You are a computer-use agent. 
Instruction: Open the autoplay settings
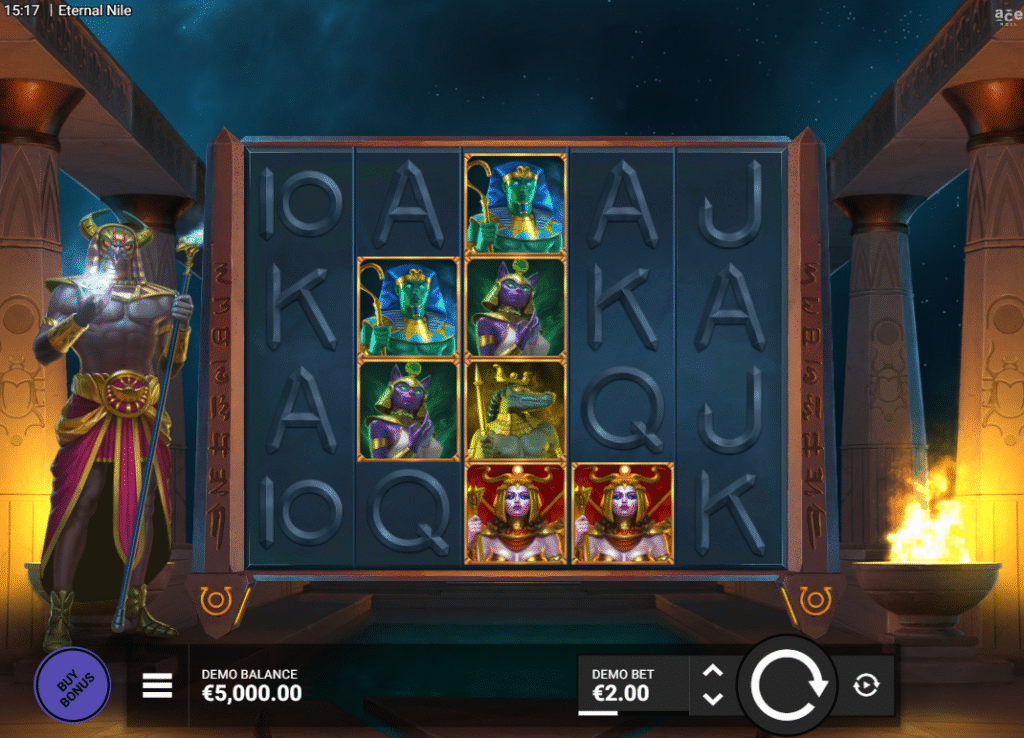point(866,685)
